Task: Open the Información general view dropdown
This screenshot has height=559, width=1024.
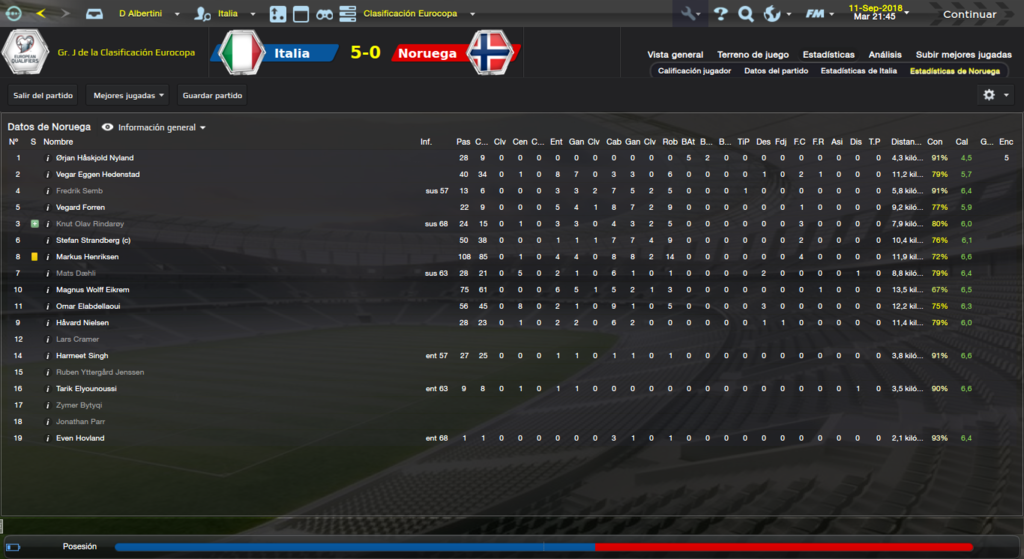Action: pyautogui.click(x=161, y=128)
